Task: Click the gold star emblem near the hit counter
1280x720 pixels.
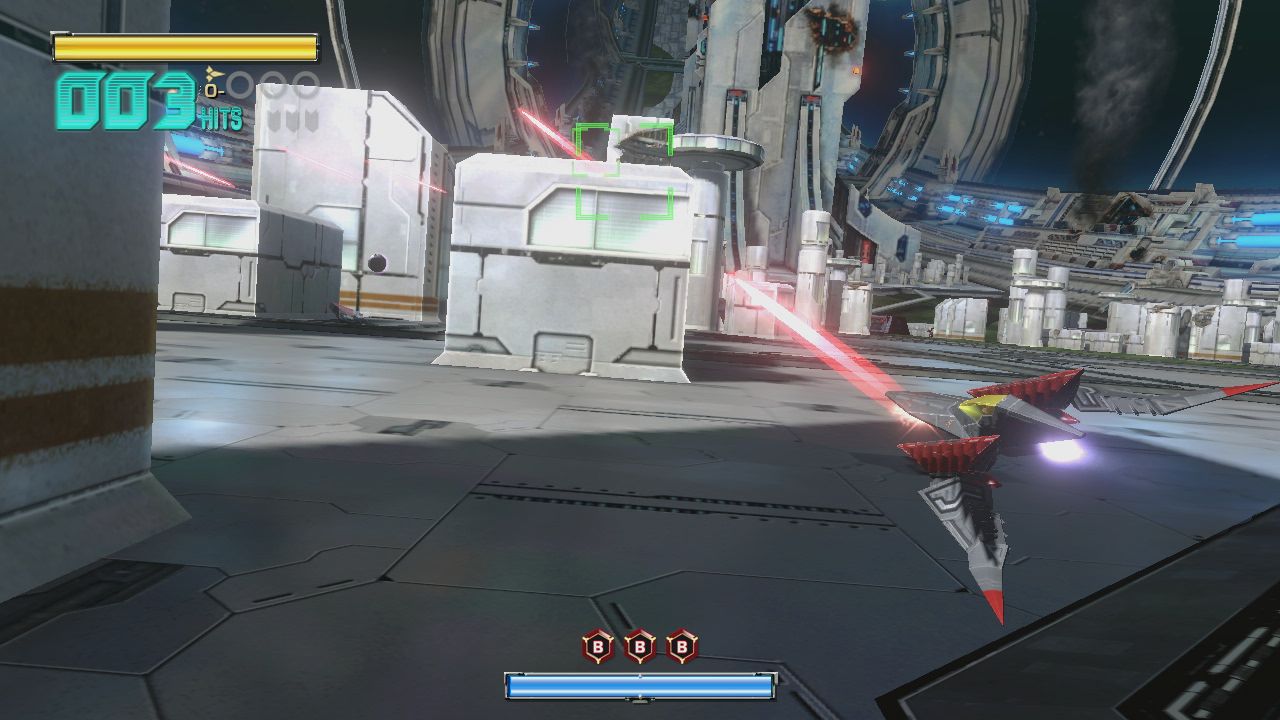Action: point(213,73)
